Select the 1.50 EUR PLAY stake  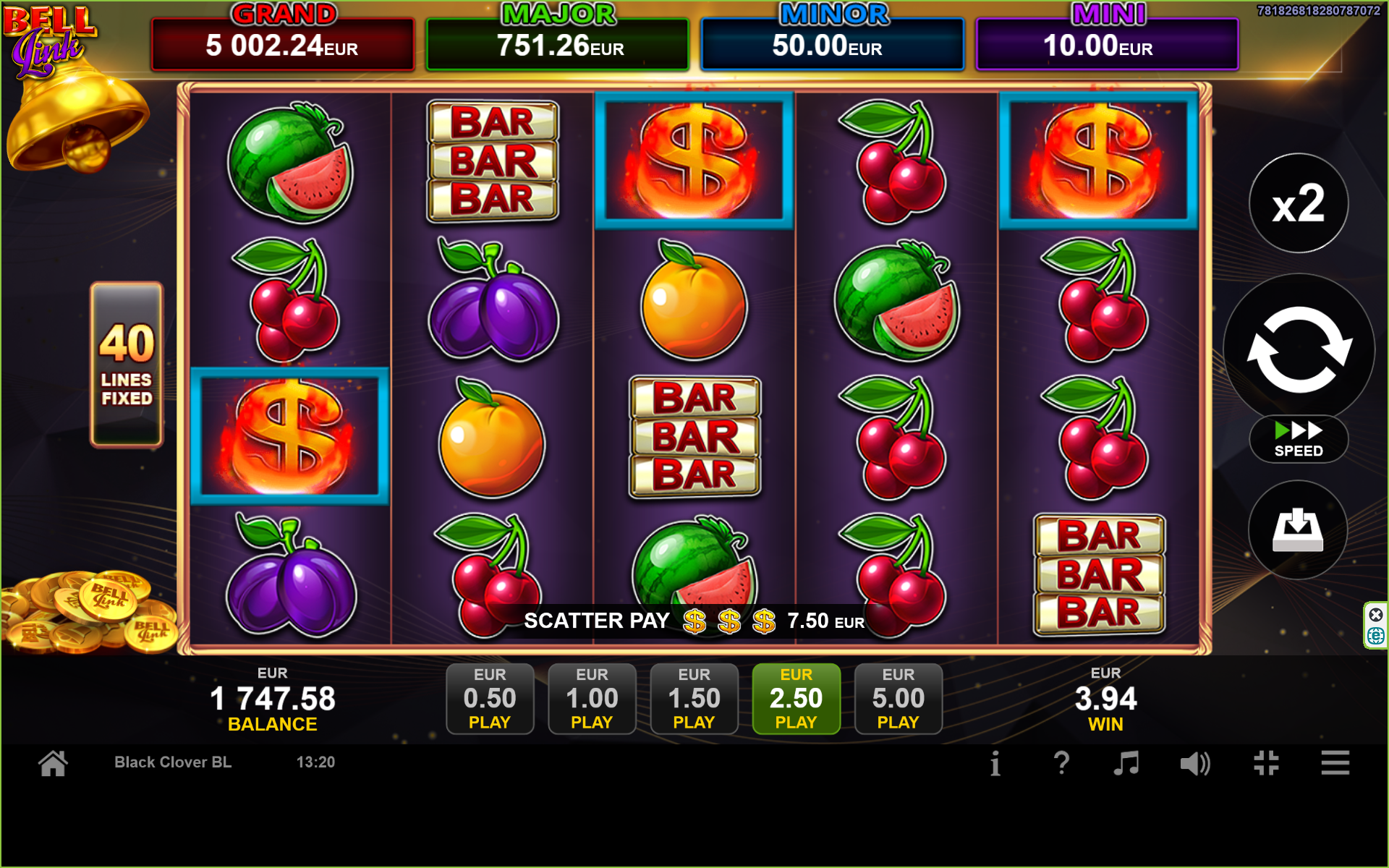click(694, 697)
